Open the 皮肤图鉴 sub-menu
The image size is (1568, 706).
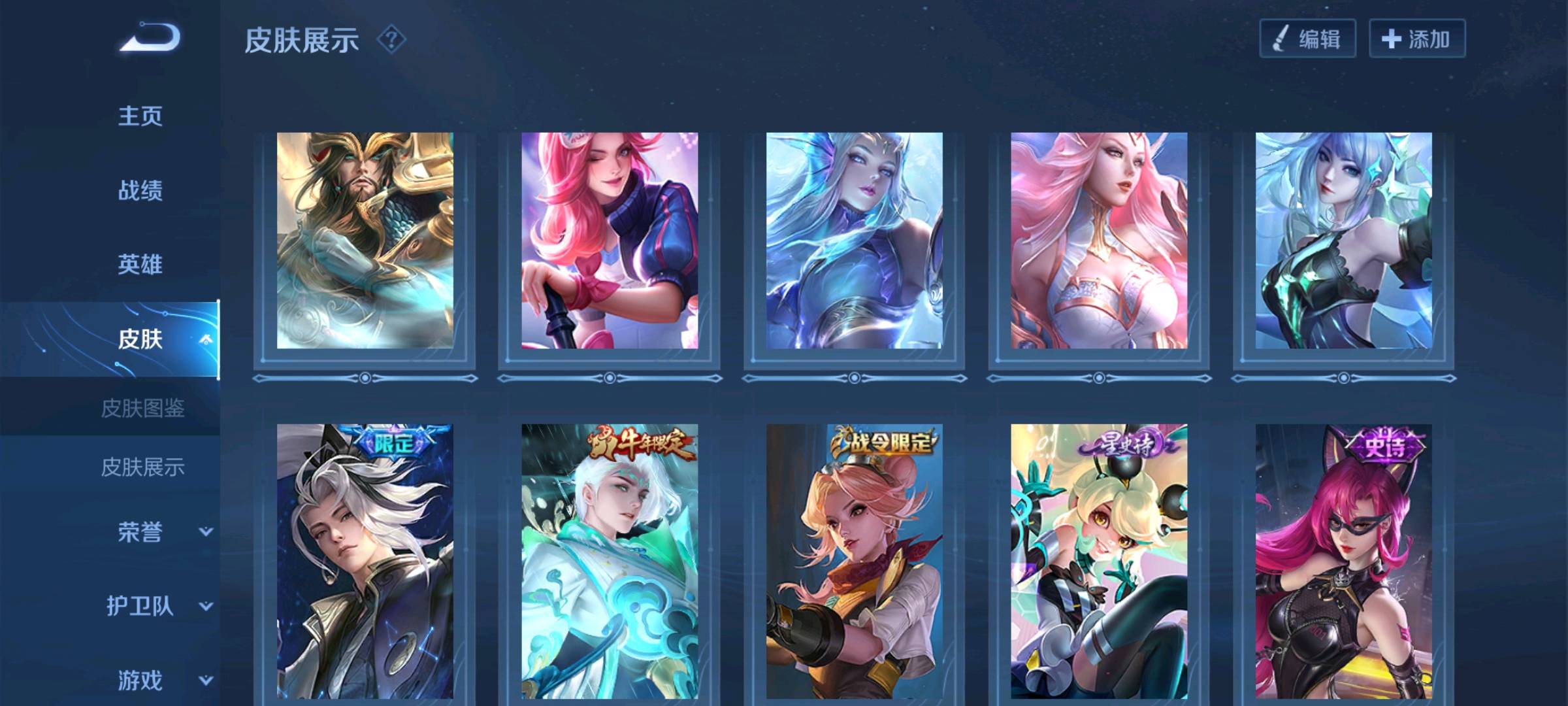point(142,409)
